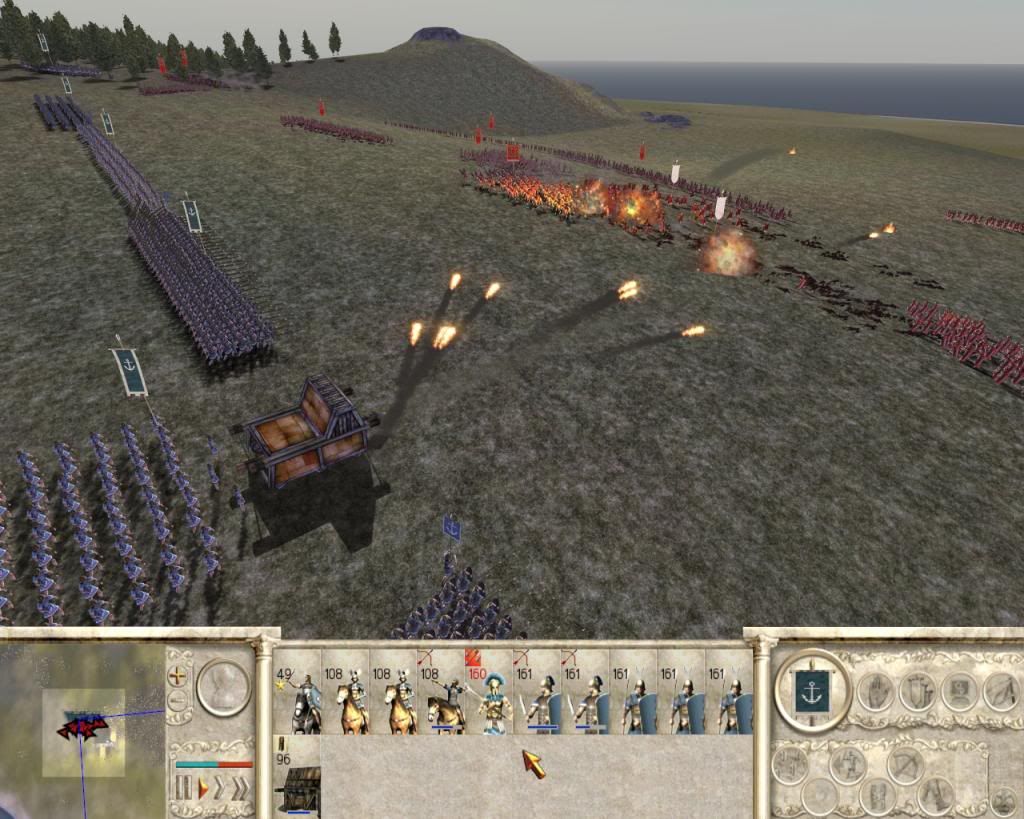Viewport: 1024px width, 819px height.
Task: Set triple-chevron fastest battle speed
Action: tap(242, 788)
